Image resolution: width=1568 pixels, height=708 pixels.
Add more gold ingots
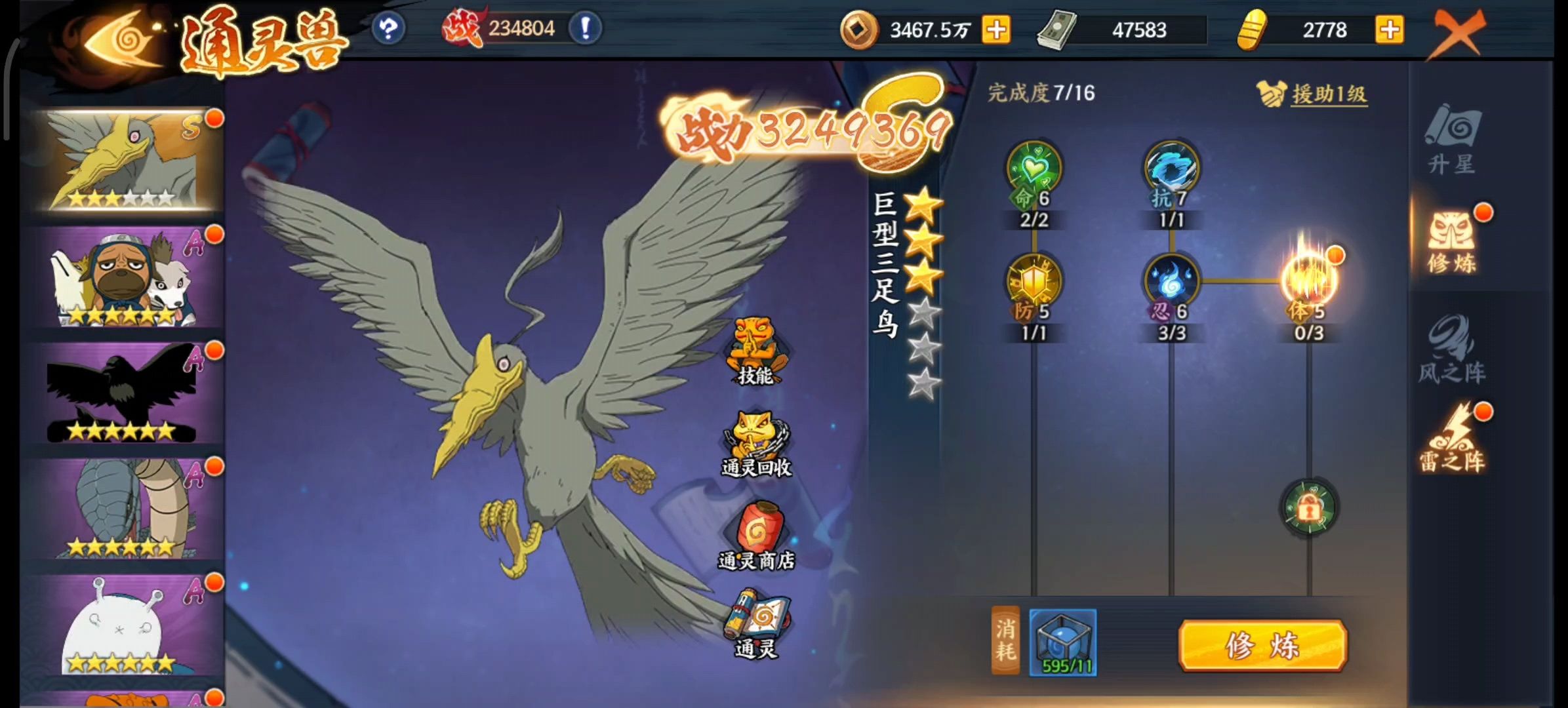tap(1389, 30)
